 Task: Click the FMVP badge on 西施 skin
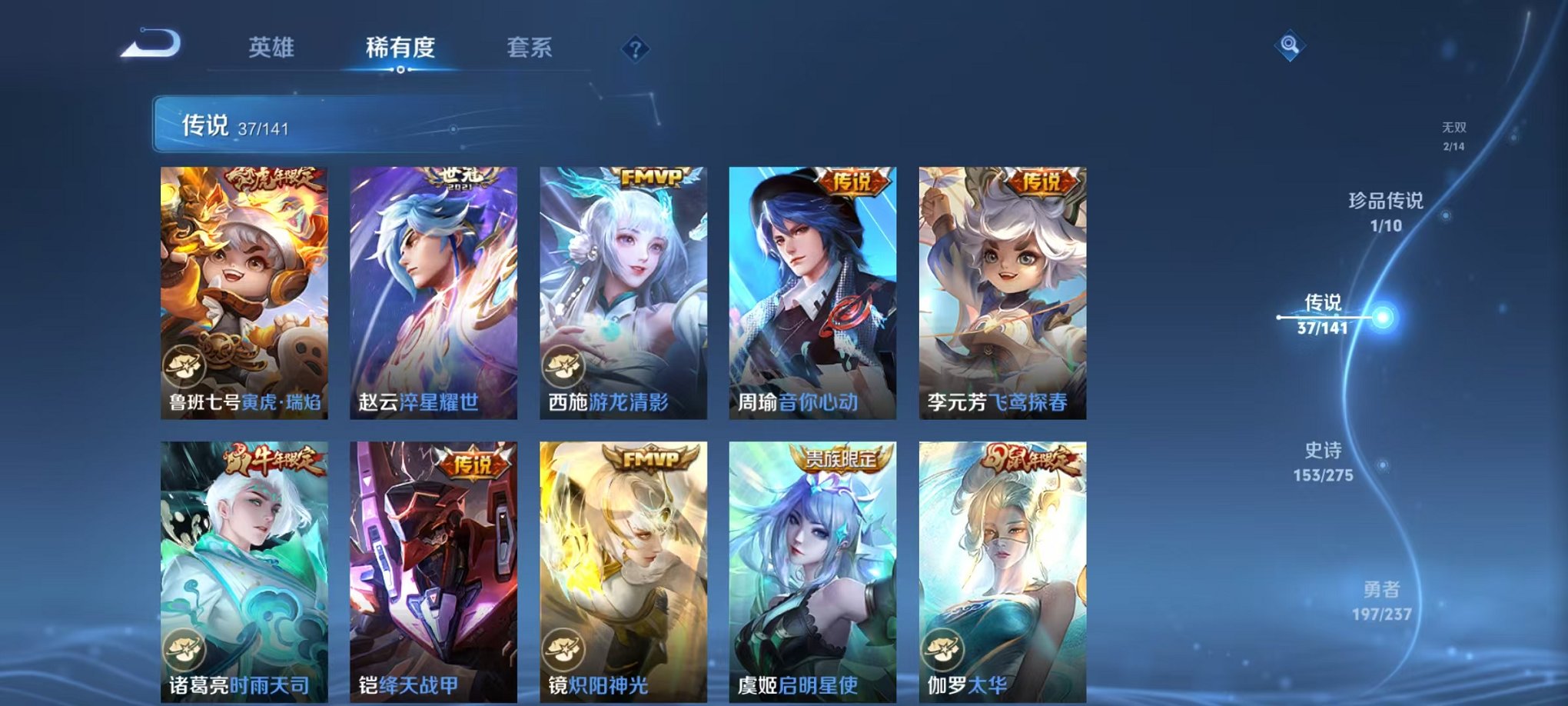click(650, 176)
